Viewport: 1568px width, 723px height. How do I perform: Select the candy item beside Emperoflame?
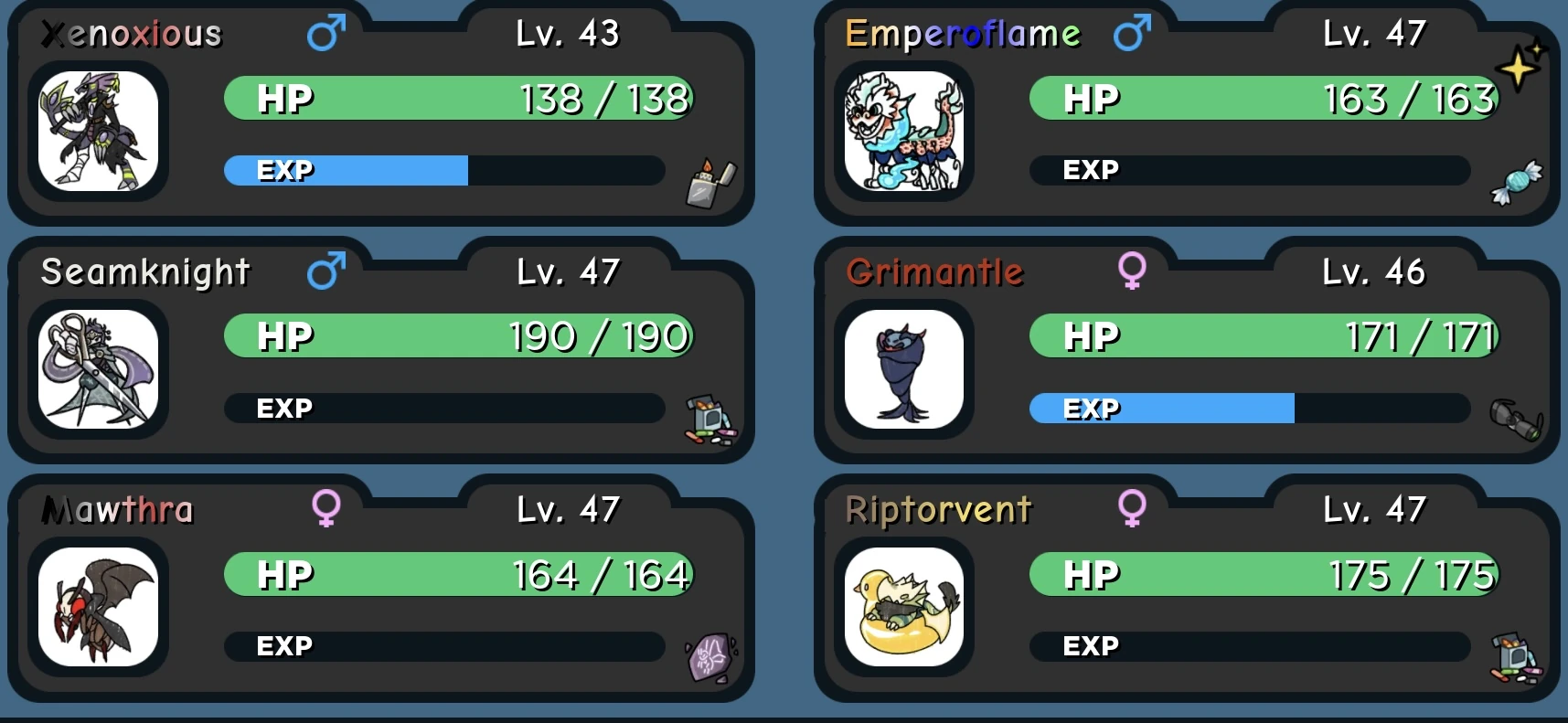coord(1515,182)
